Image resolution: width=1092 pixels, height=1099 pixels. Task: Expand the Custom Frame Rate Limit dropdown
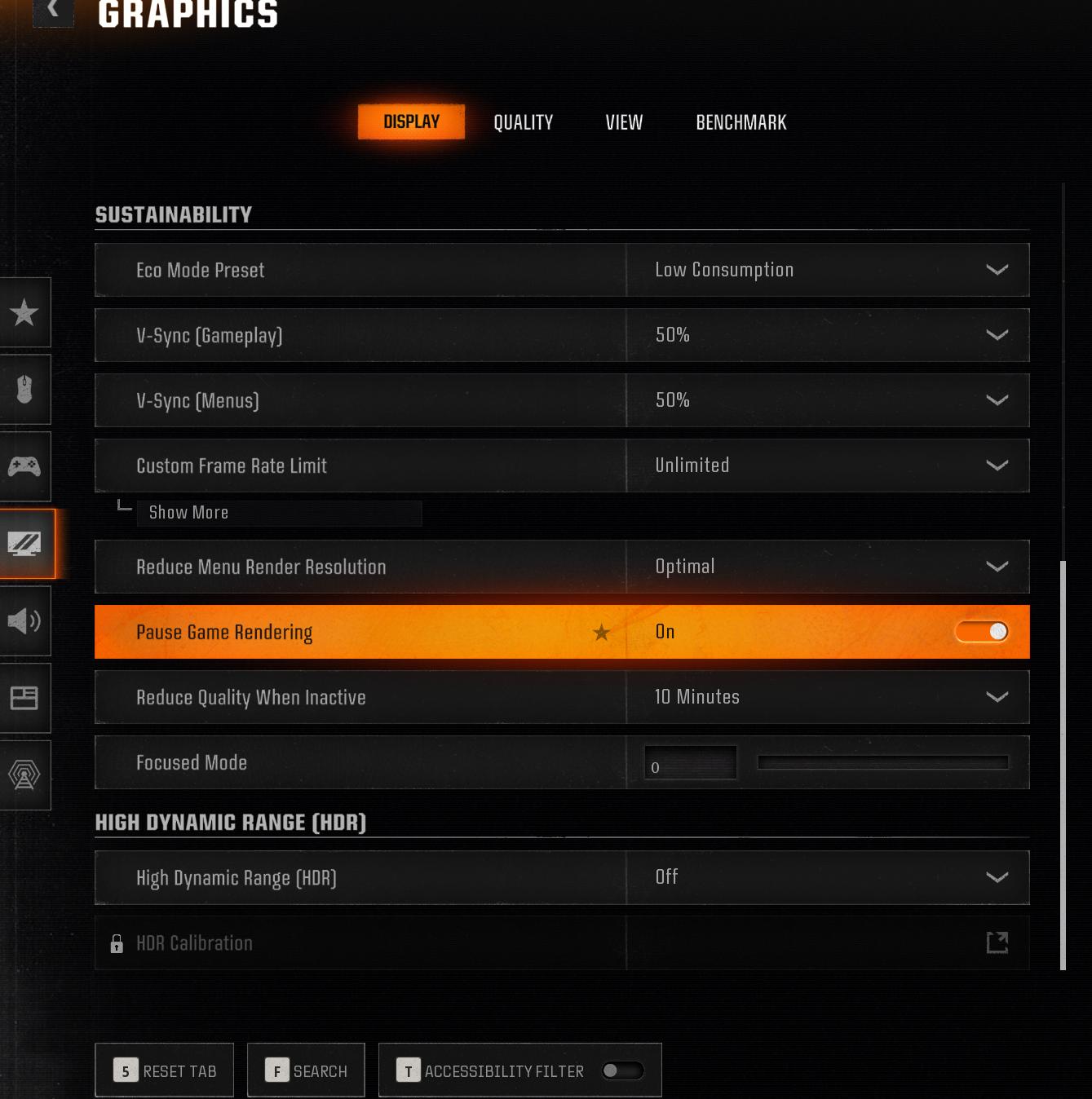pos(827,466)
